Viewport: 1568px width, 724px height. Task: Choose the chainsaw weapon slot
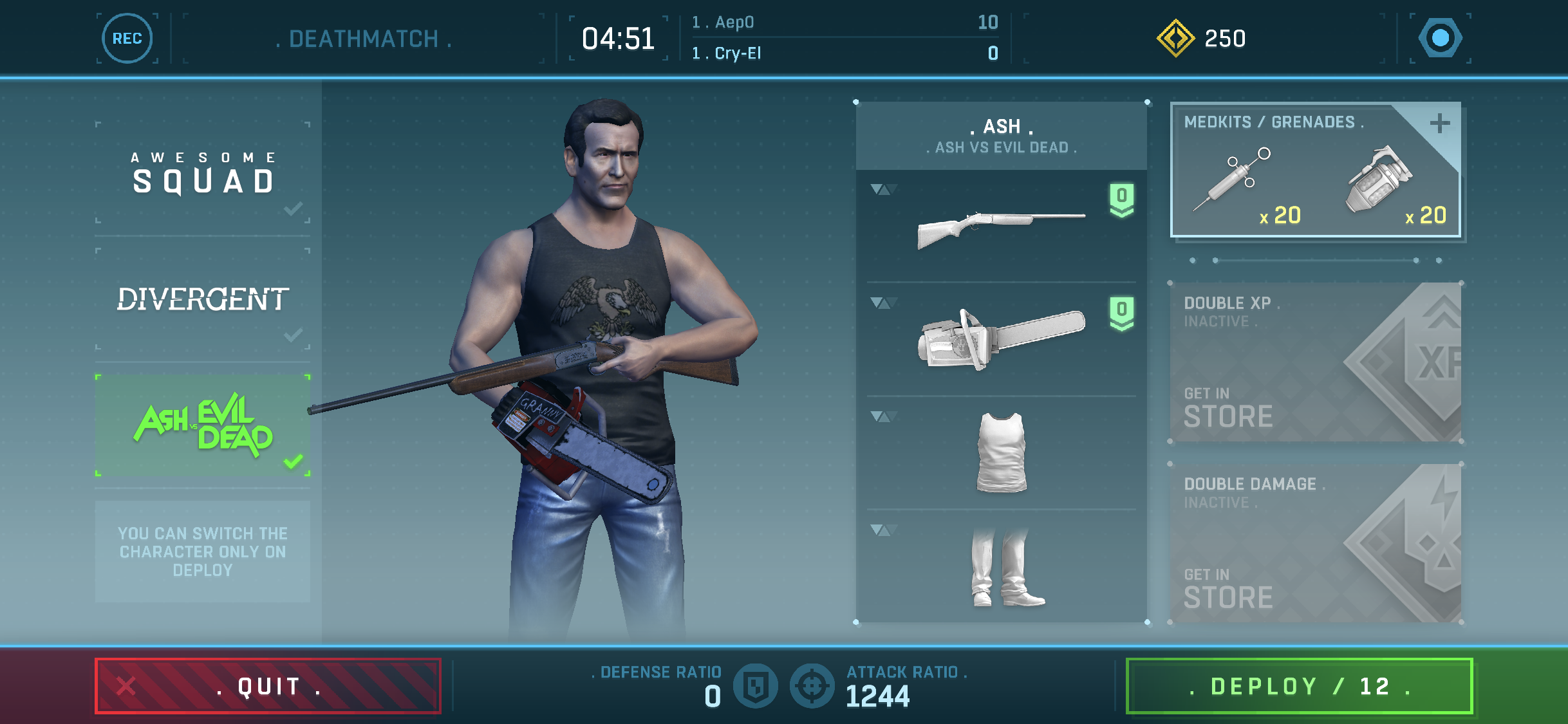tap(1001, 339)
